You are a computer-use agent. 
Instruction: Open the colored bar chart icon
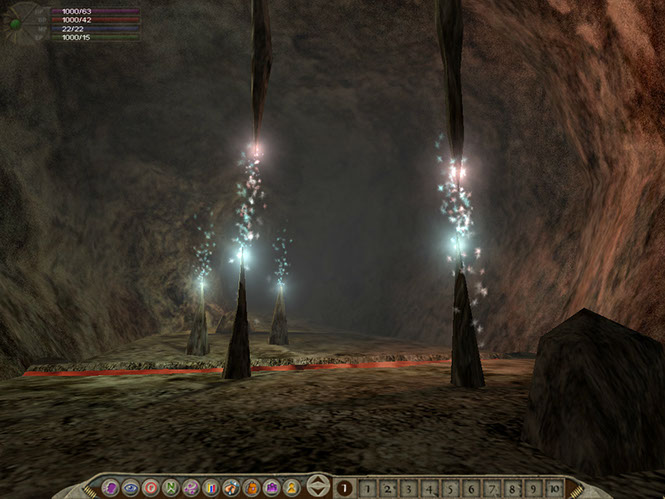[210, 488]
